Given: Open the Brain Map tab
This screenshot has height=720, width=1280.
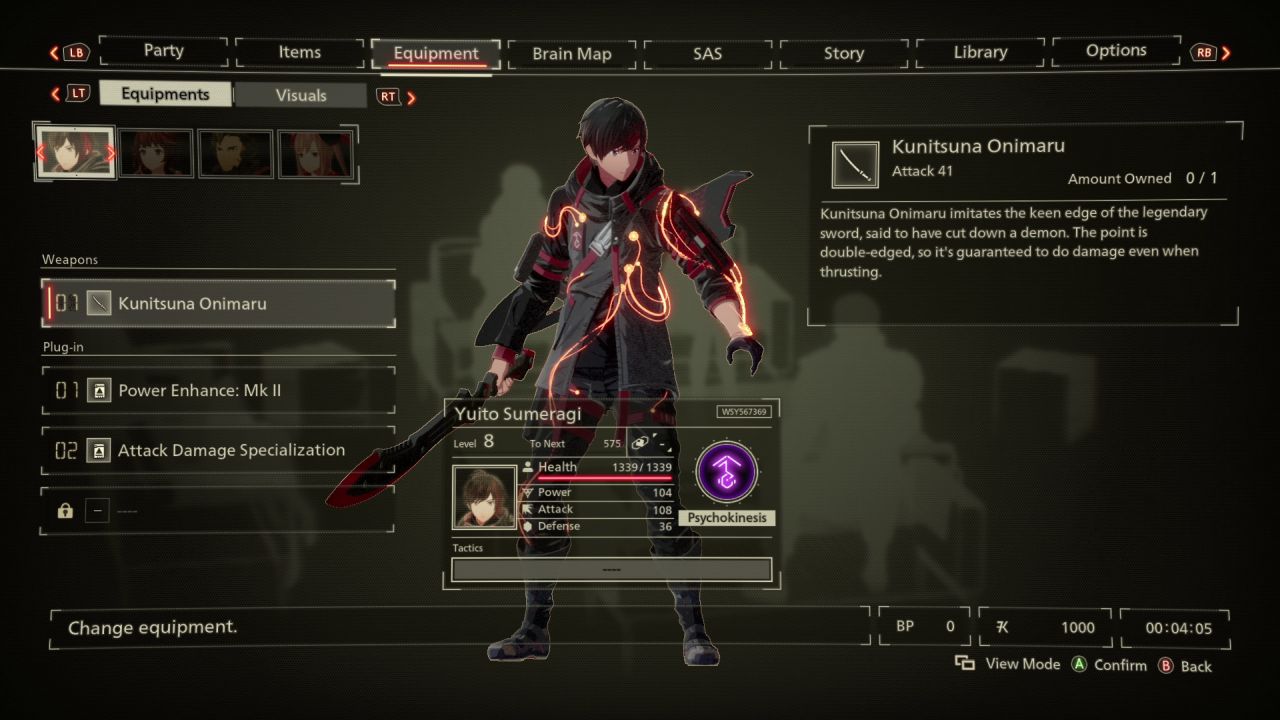Looking at the screenshot, I should pyautogui.click(x=571, y=54).
